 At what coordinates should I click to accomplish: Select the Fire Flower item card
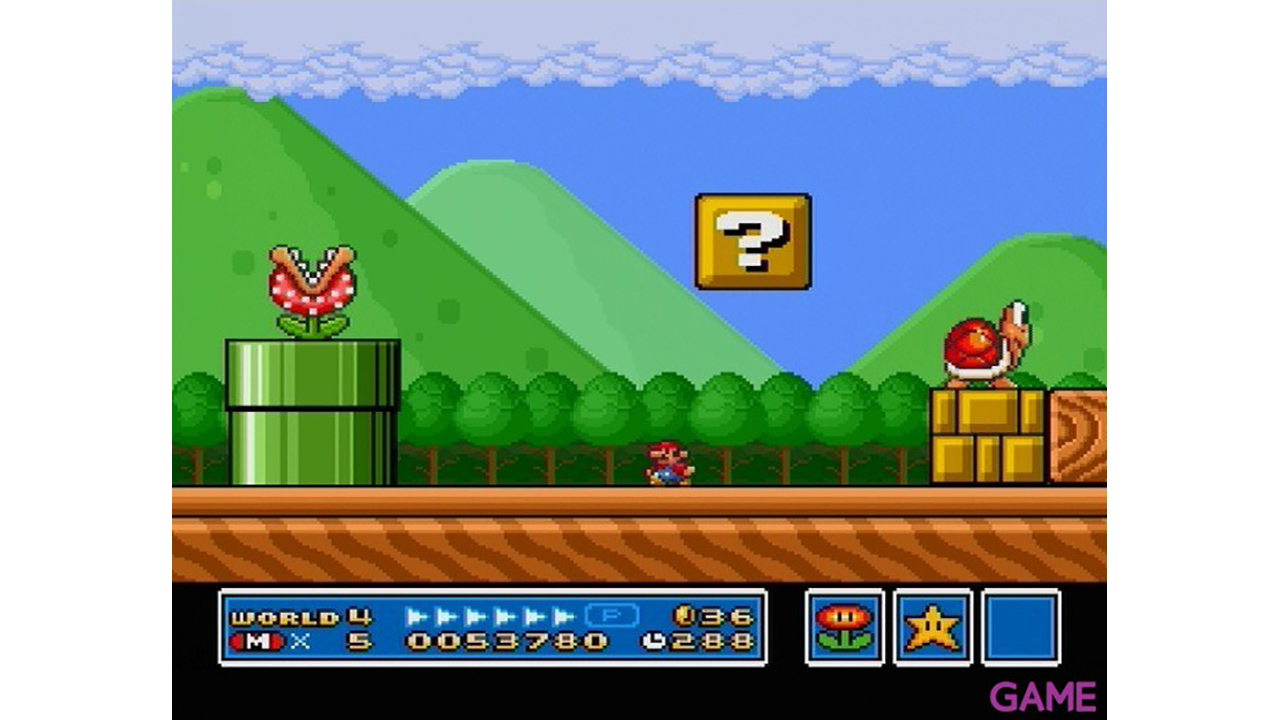[x=845, y=627]
